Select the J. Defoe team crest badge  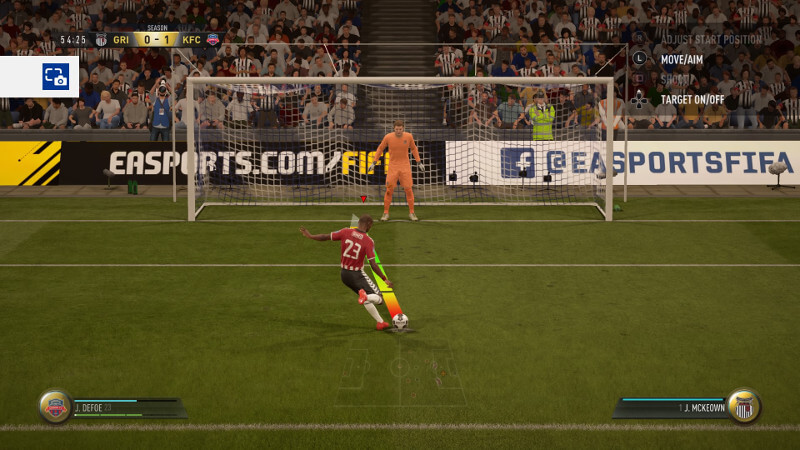pos(55,405)
